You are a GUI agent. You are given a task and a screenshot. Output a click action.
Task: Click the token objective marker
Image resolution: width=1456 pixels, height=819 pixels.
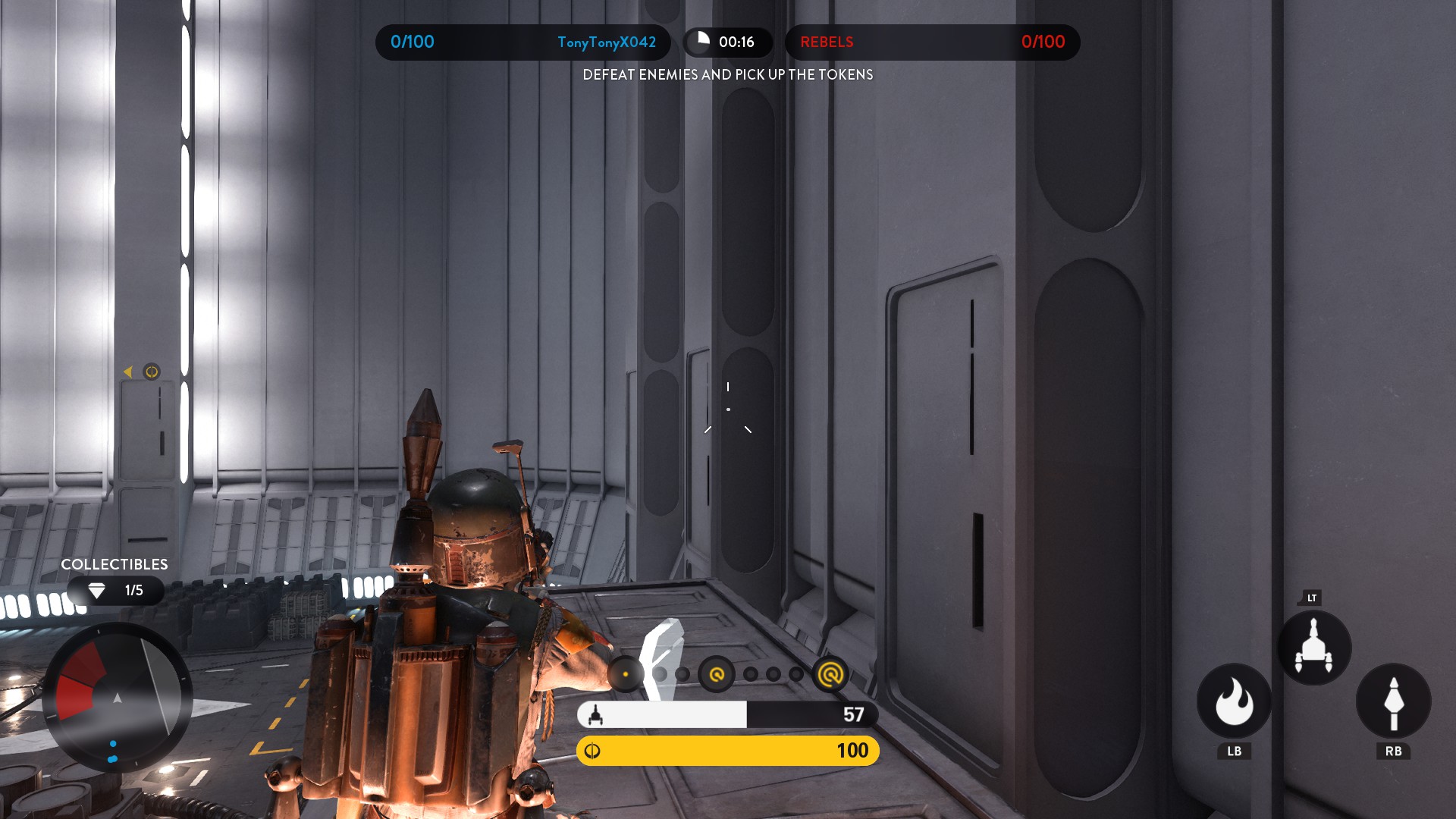tap(152, 372)
